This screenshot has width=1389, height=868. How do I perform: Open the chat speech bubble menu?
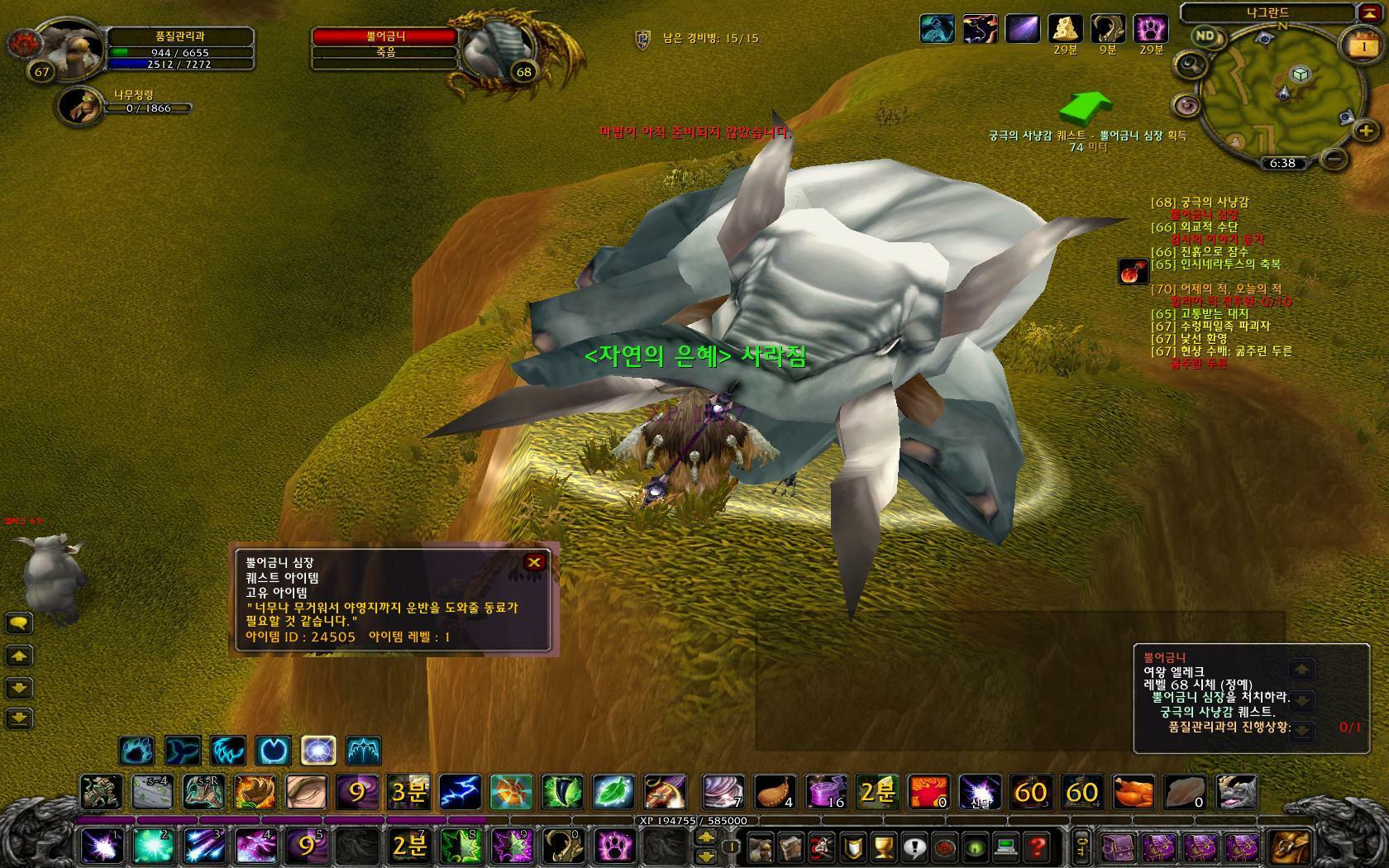pyautogui.click(x=19, y=623)
